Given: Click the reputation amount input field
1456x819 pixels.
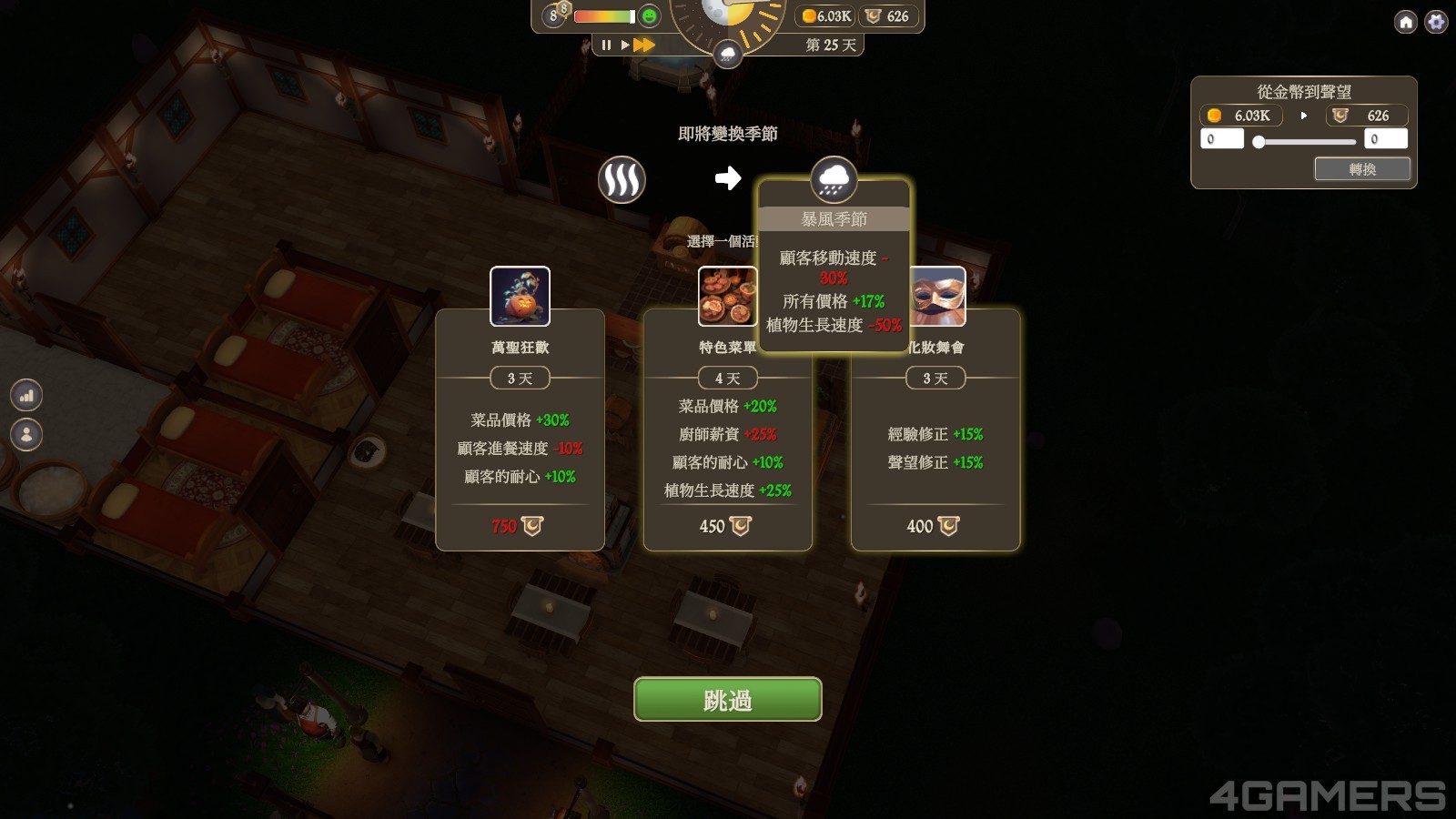Looking at the screenshot, I should coord(1385,139).
